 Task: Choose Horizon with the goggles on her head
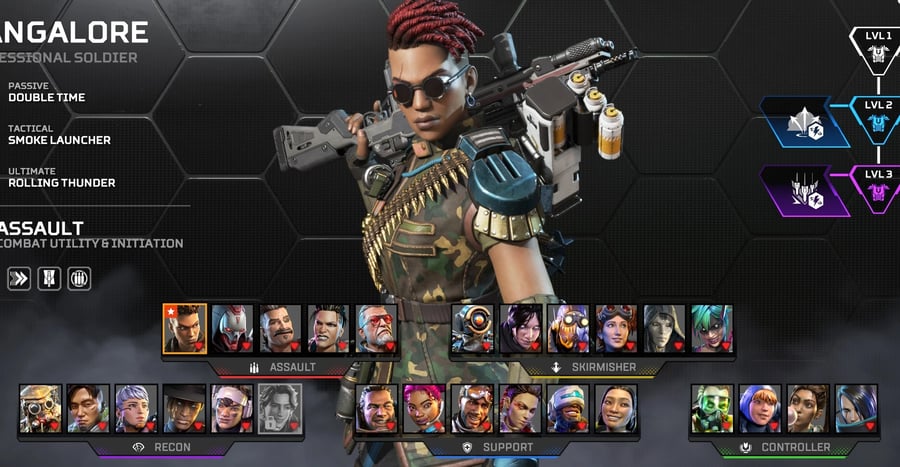[x=615, y=329]
